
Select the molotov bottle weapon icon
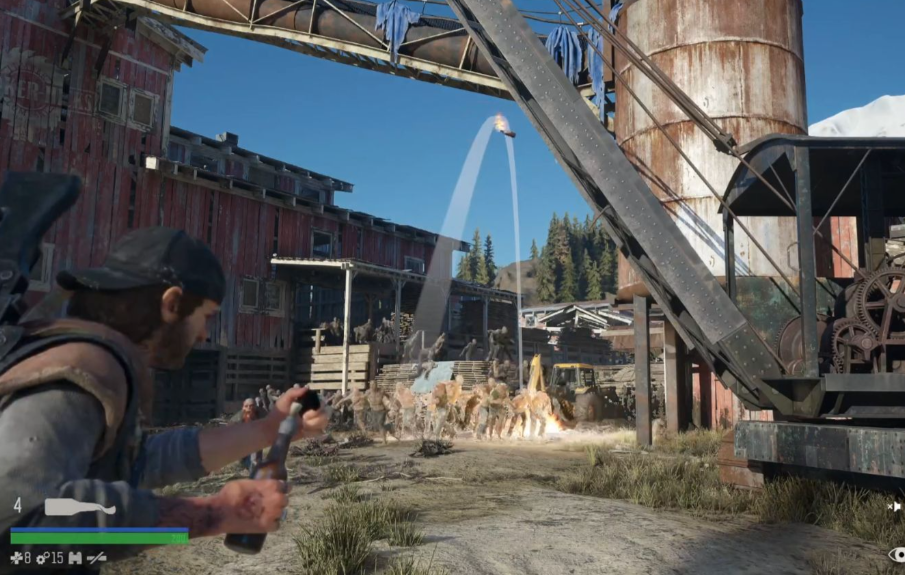pos(80,507)
